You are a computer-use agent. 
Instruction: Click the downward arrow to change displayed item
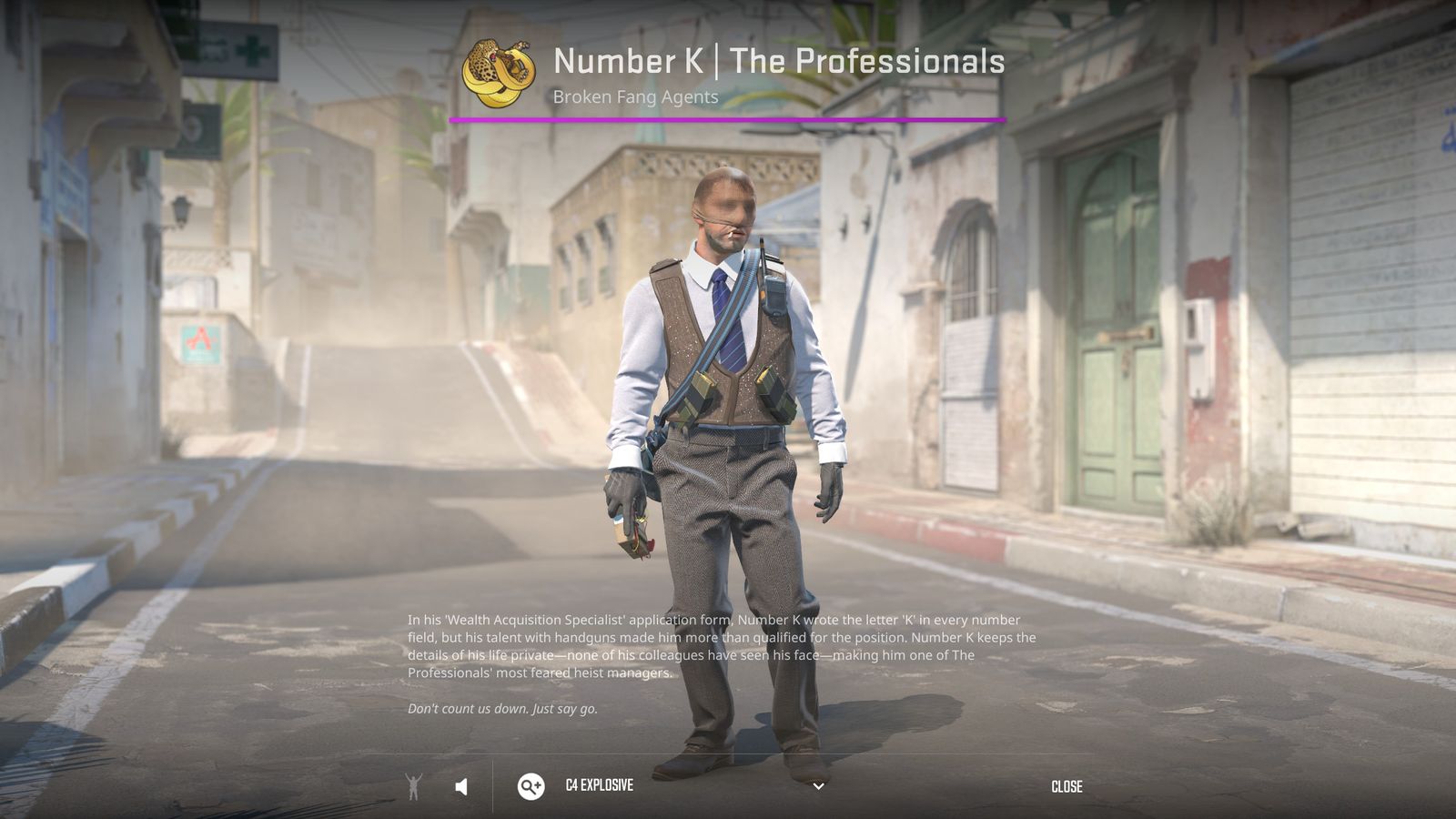(817, 786)
